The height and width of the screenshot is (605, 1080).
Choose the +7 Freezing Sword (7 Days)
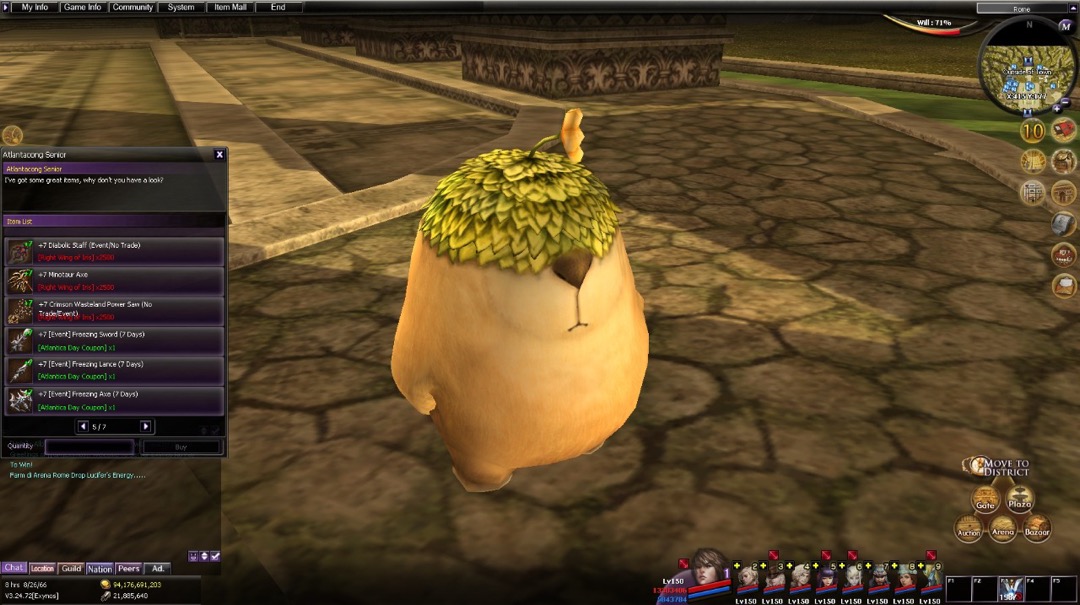[114, 341]
